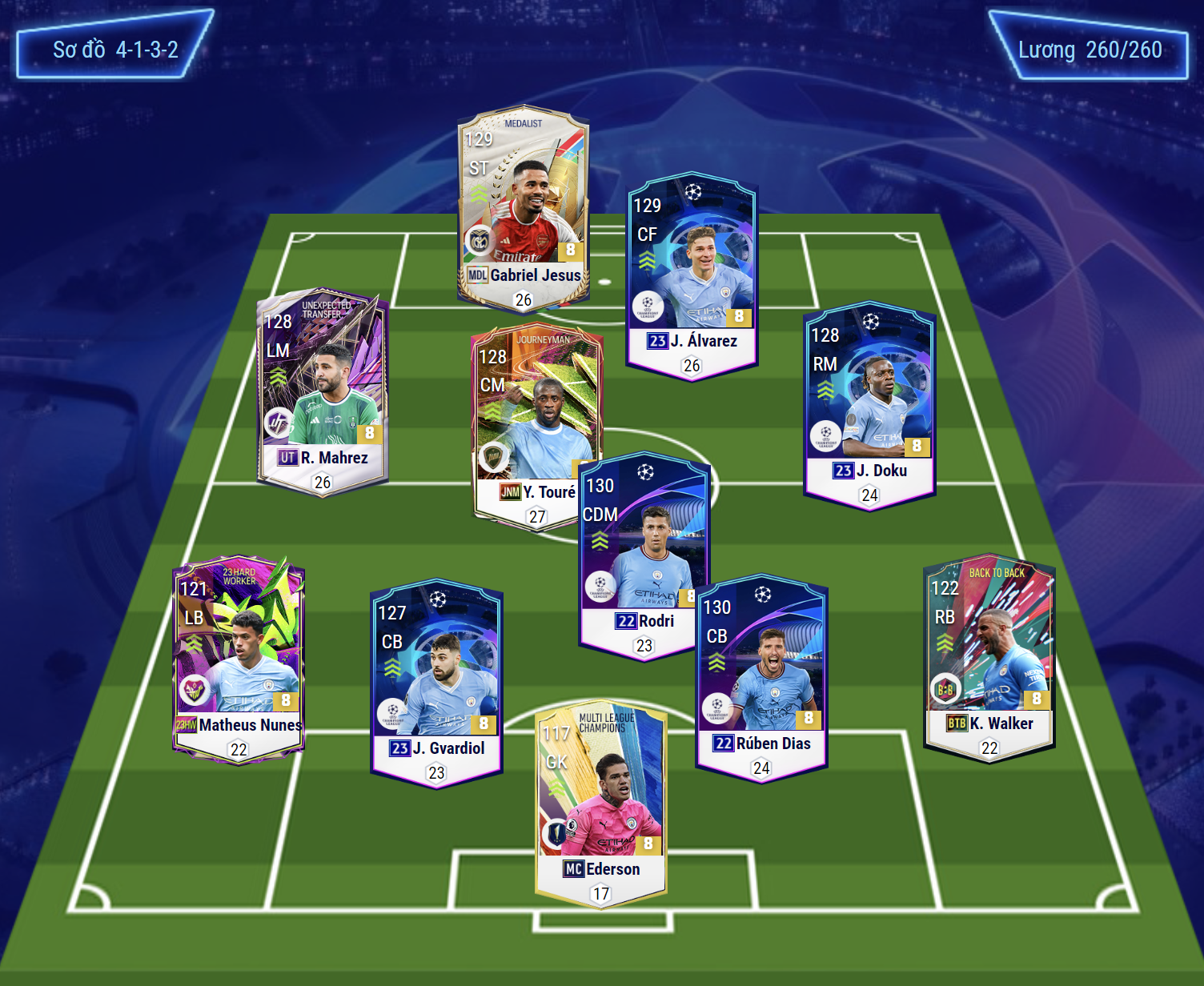Select the J. Gvardiol CB card
1204x986 pixels.
click(x=436, y=682)
